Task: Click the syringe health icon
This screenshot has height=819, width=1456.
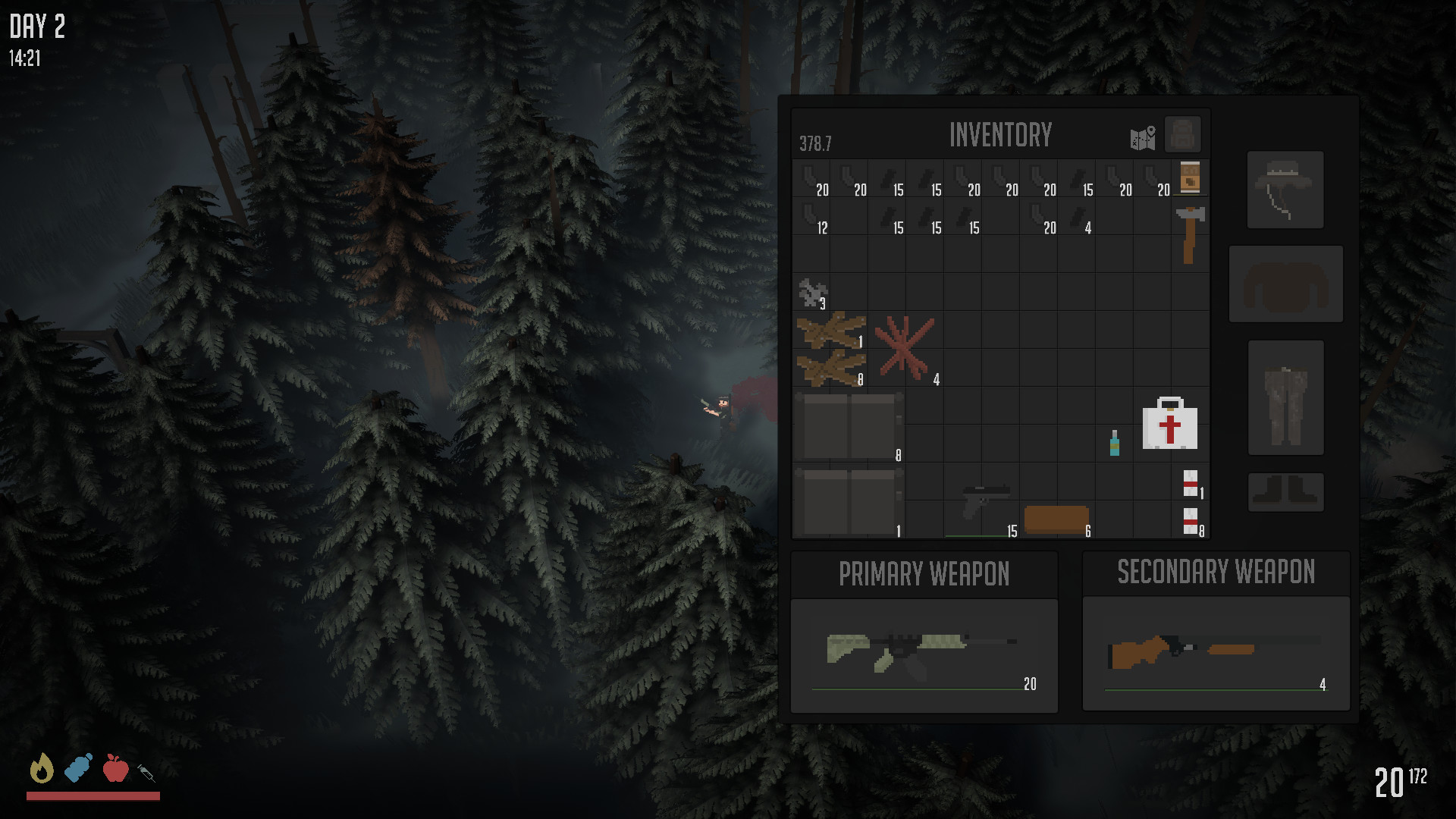Action: click(x=148, y=771)
